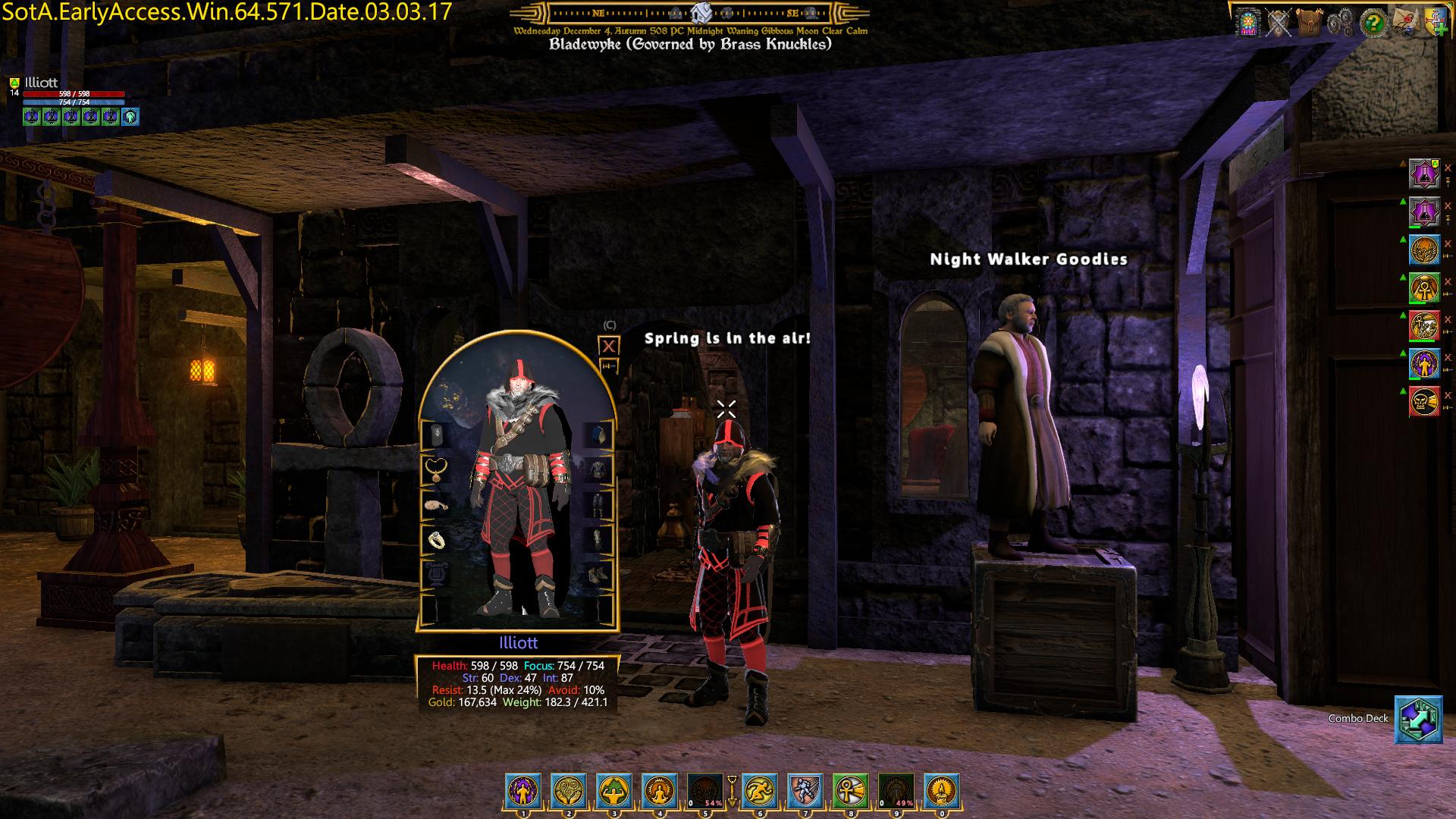The width and height of the screenshot is (1456, 819).
Task: Use the meditating figure ability
Action: tap(660, 791)
